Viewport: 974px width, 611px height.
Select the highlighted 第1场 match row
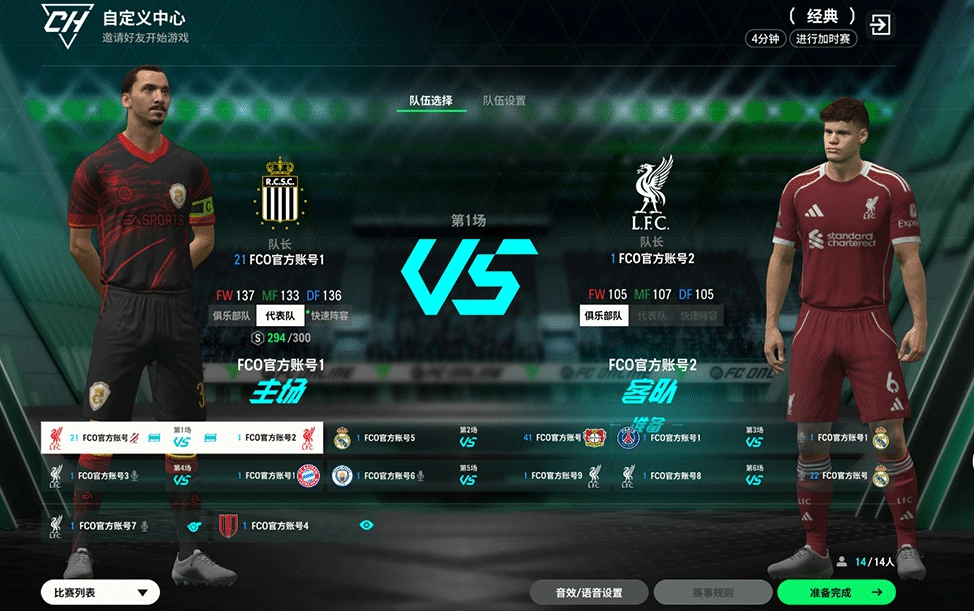(182, 437)
